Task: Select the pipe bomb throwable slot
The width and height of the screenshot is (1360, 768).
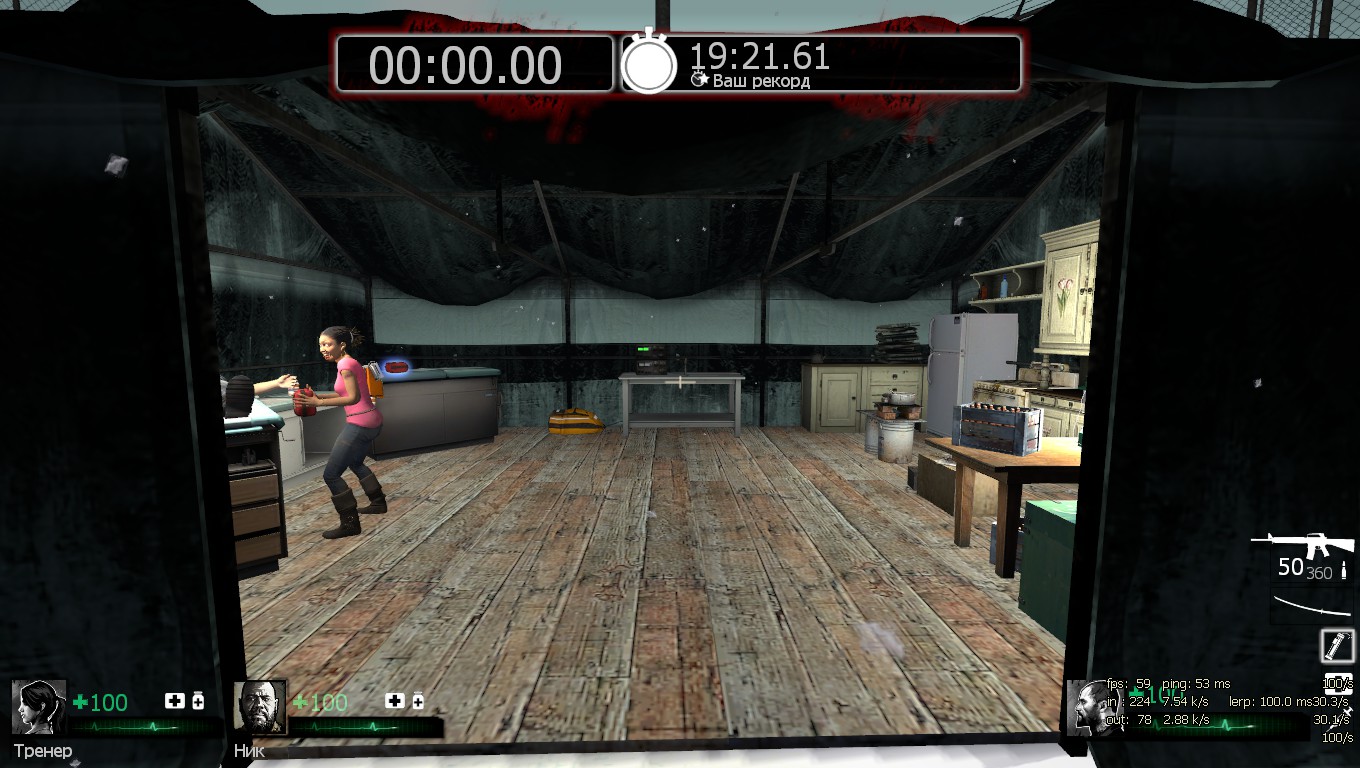Action: [1337, 646]
